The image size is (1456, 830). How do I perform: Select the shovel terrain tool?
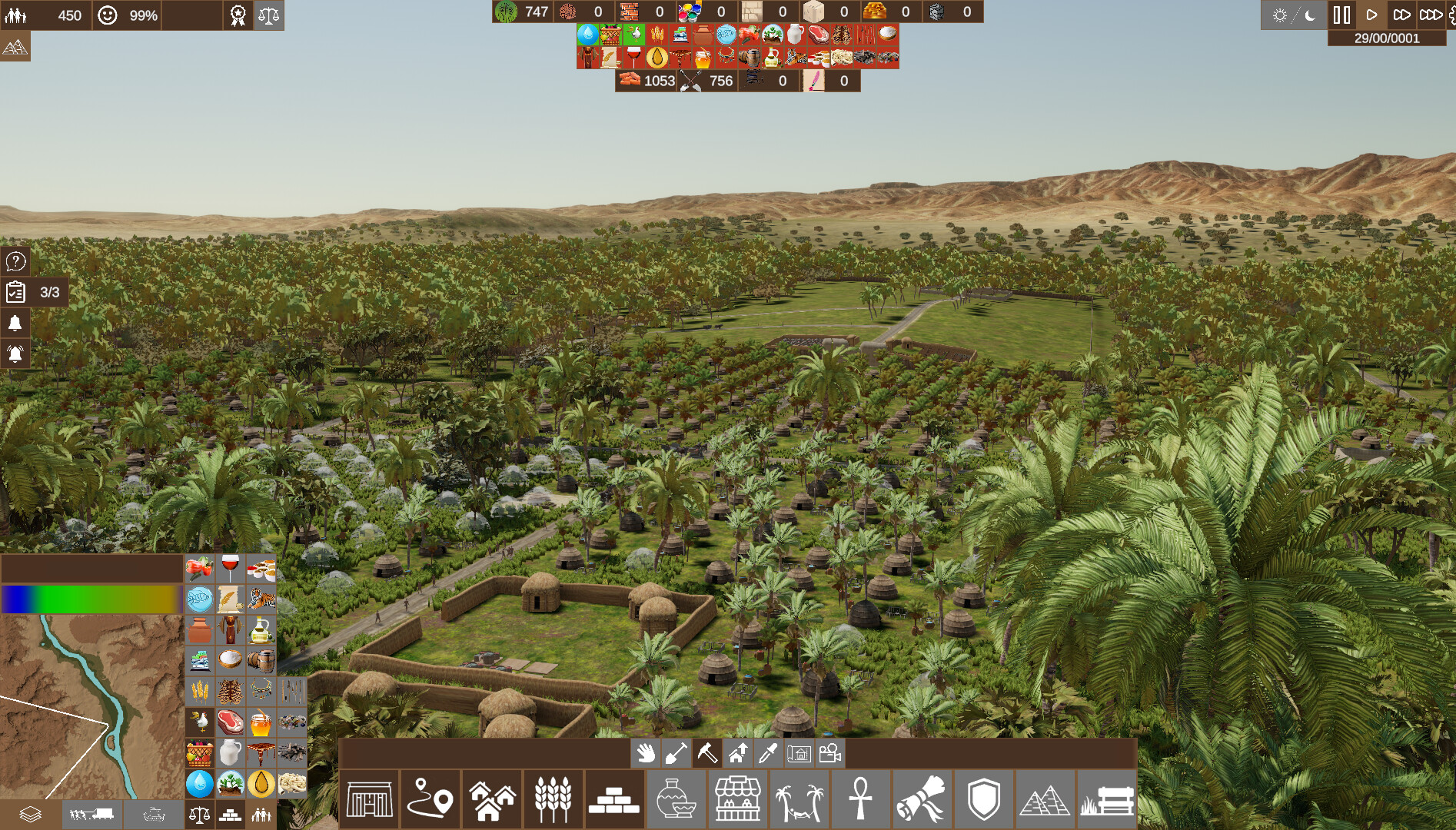coord(677,754)
